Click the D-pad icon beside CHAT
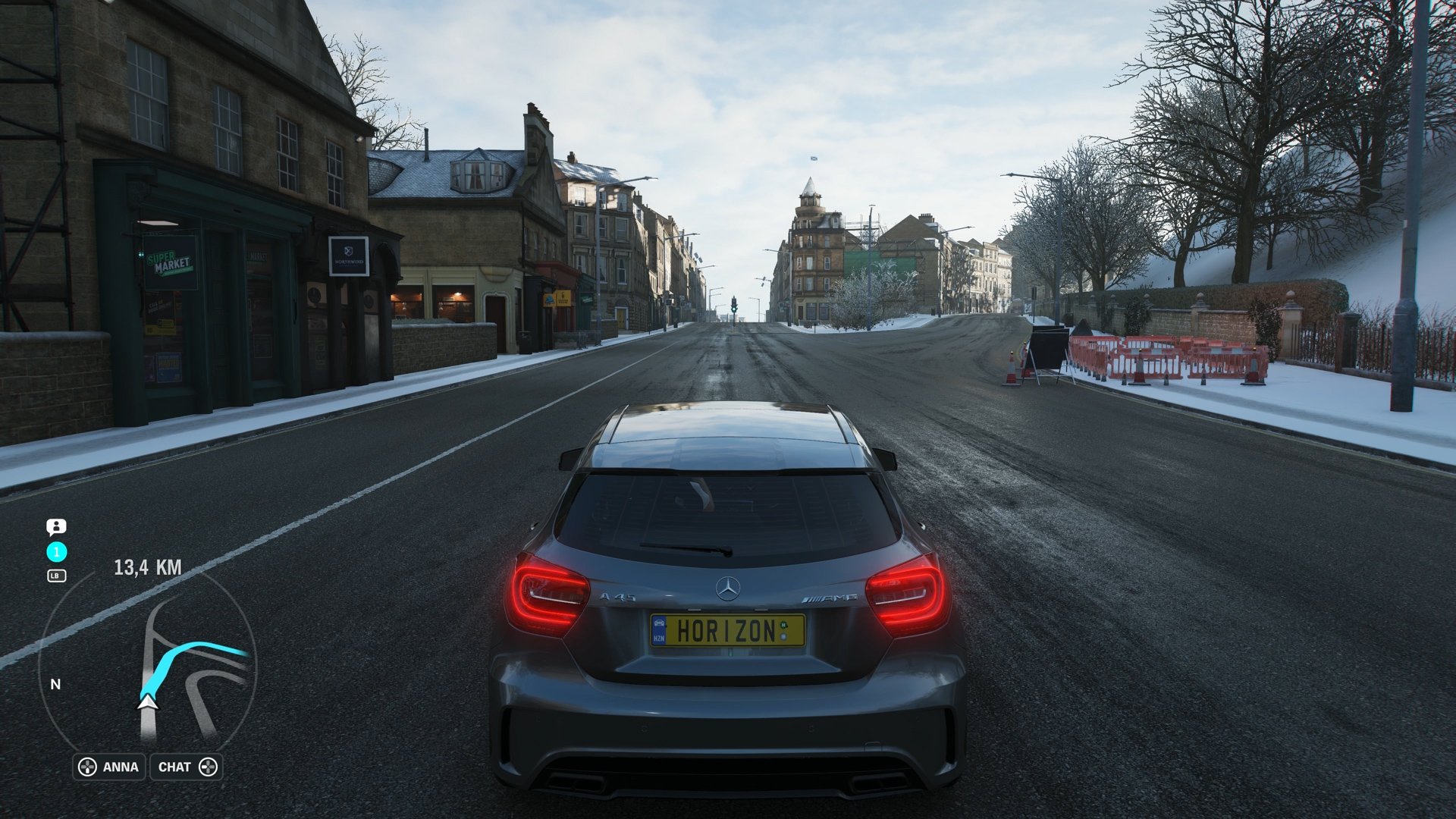Screen dimensions: 1456x819 coord(210,767)
